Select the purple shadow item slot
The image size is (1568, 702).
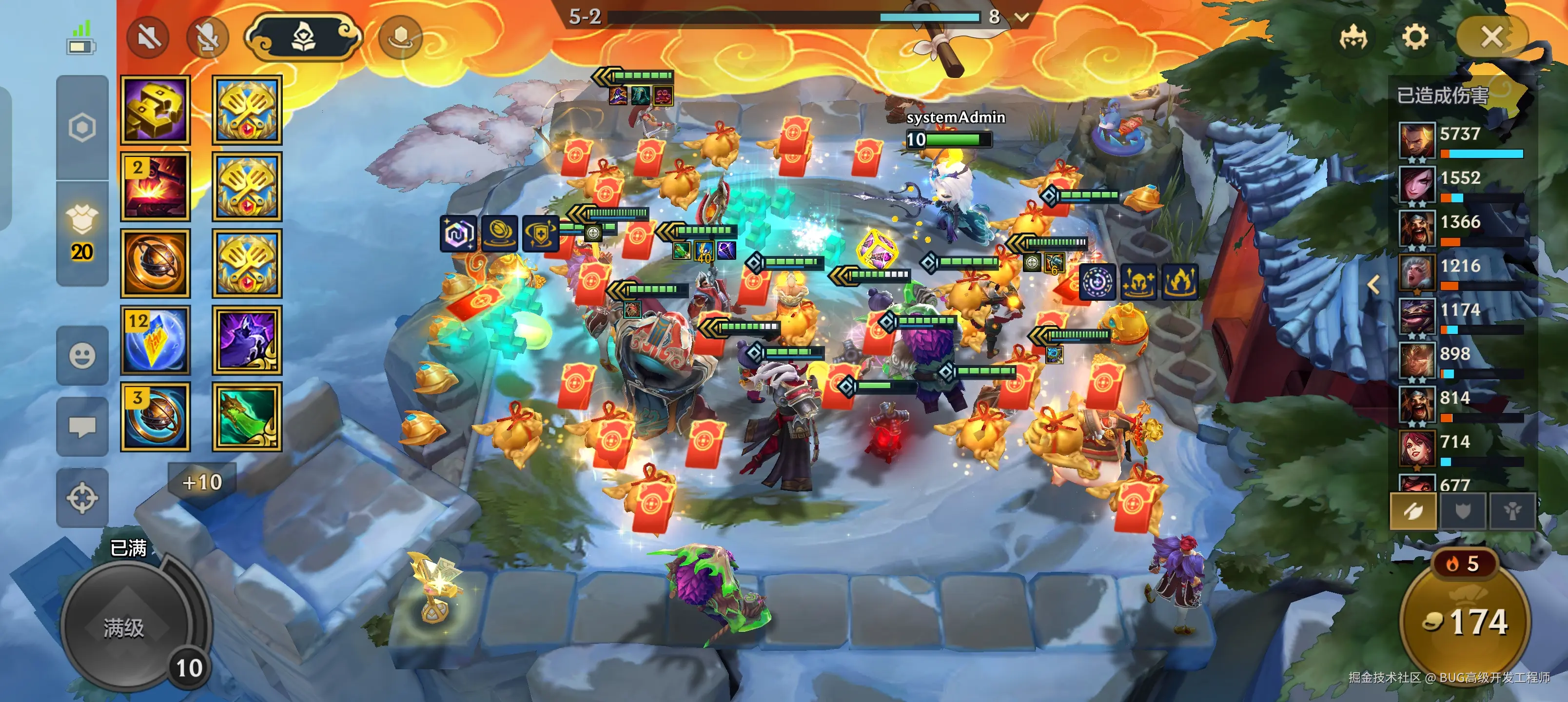pyautogui.click(x=247, y=340)
